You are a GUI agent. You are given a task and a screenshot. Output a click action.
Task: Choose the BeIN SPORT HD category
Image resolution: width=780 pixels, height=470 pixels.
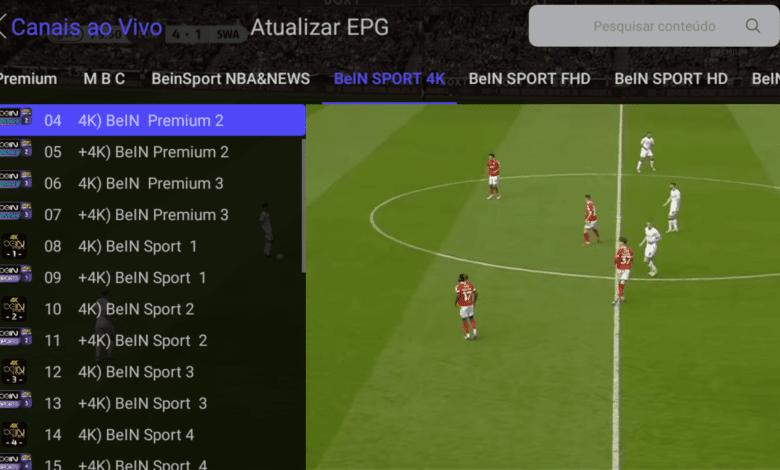click(671, 78)
